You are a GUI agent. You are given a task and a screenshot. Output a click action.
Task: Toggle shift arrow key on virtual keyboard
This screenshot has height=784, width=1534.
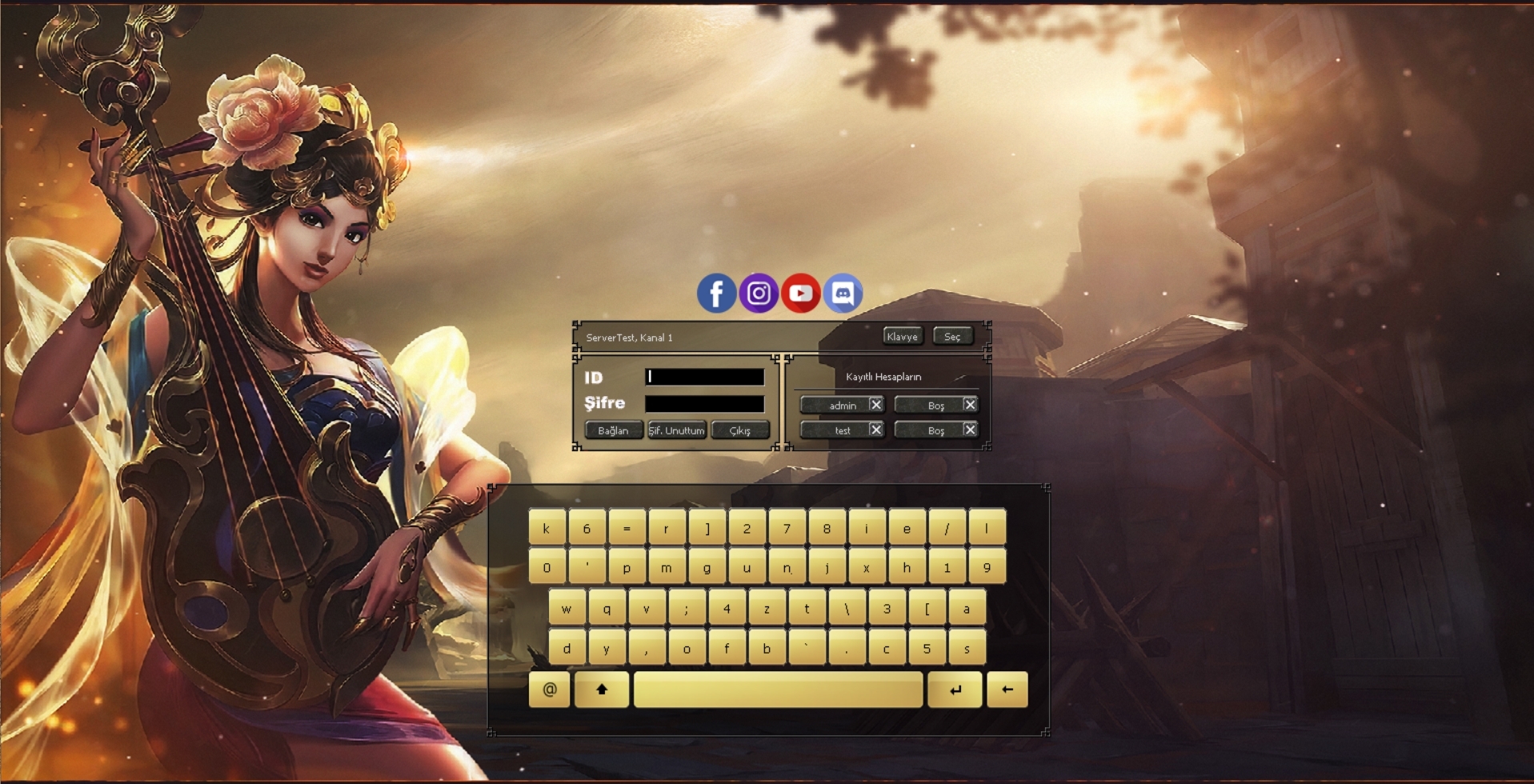coord(602,690)
